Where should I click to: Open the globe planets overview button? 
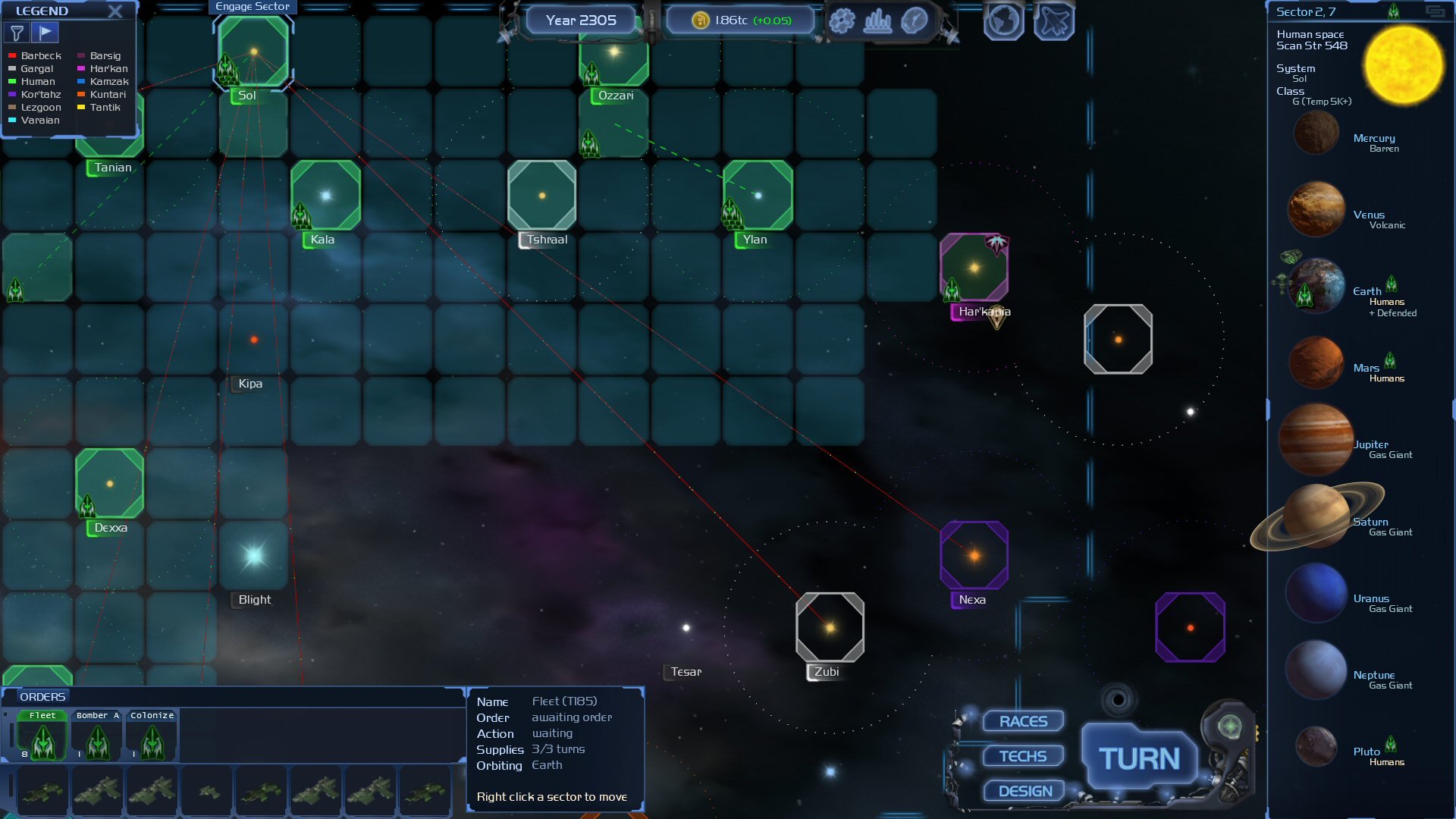(x=1003, y=21)
